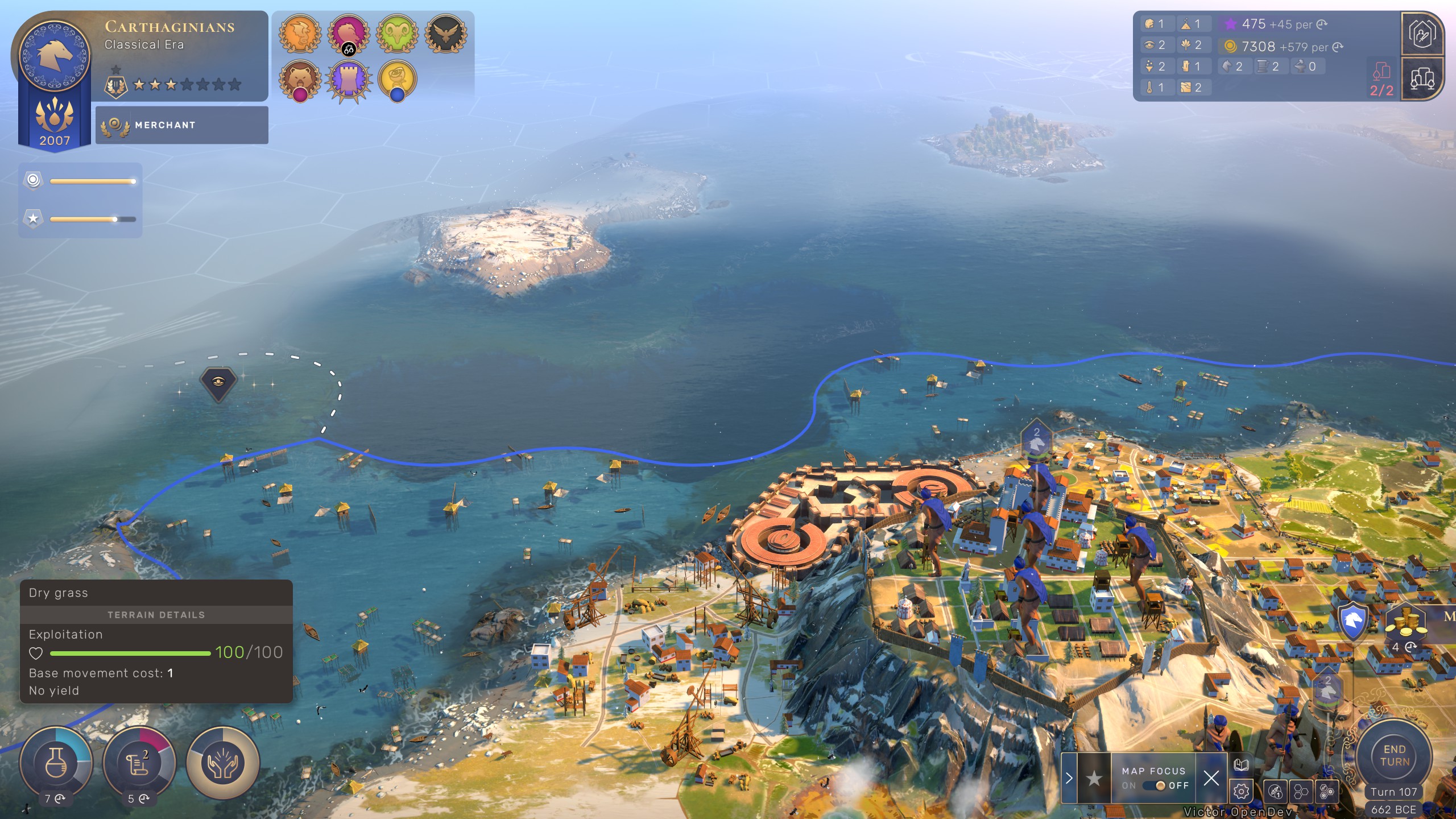1456x819 pixels.
Task: Select the brown bear empire portrait
Action: 300,80
